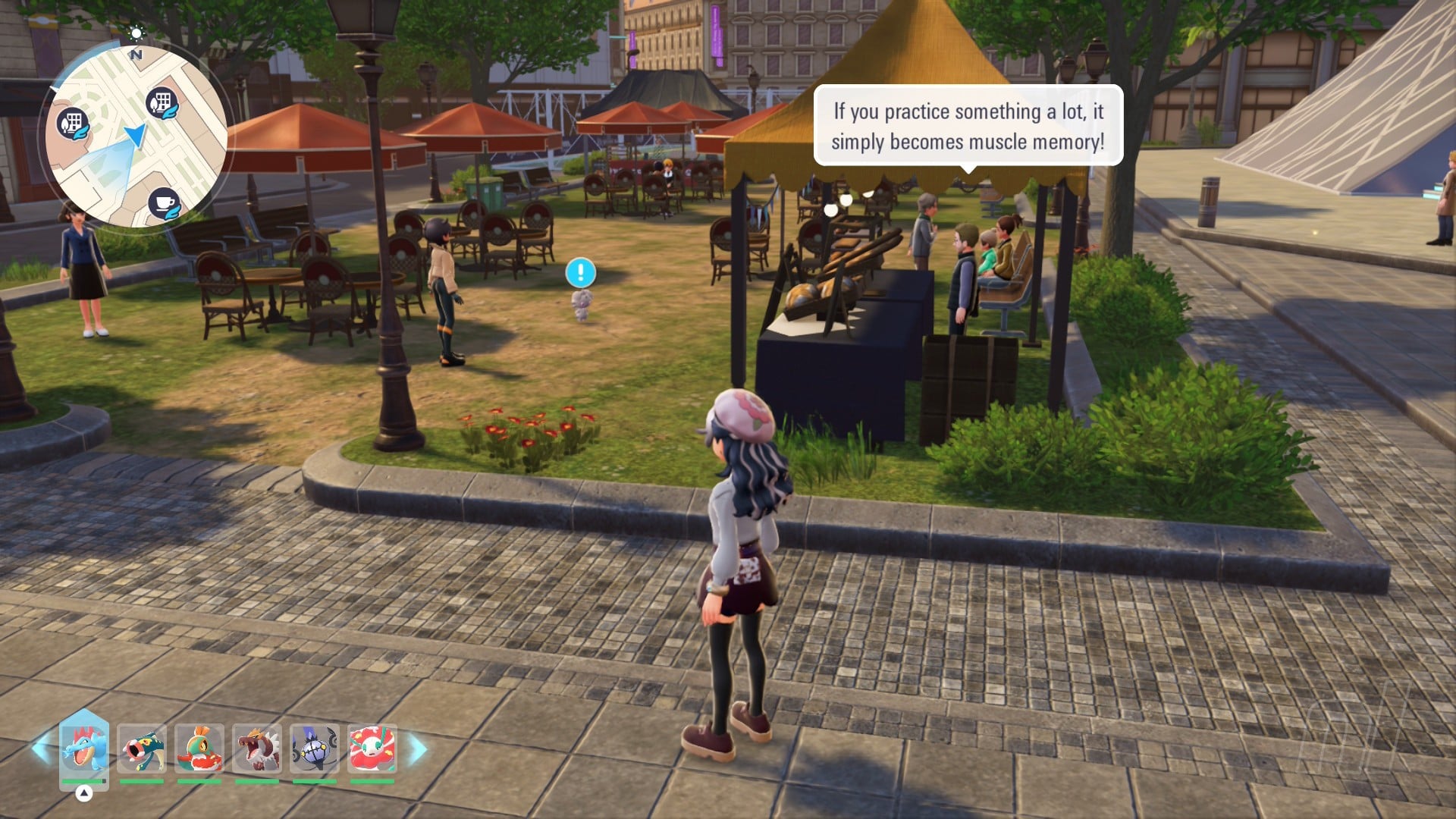Select the red Florges party slot
This screenshot has height=819, width=1456.
point(372,748)
